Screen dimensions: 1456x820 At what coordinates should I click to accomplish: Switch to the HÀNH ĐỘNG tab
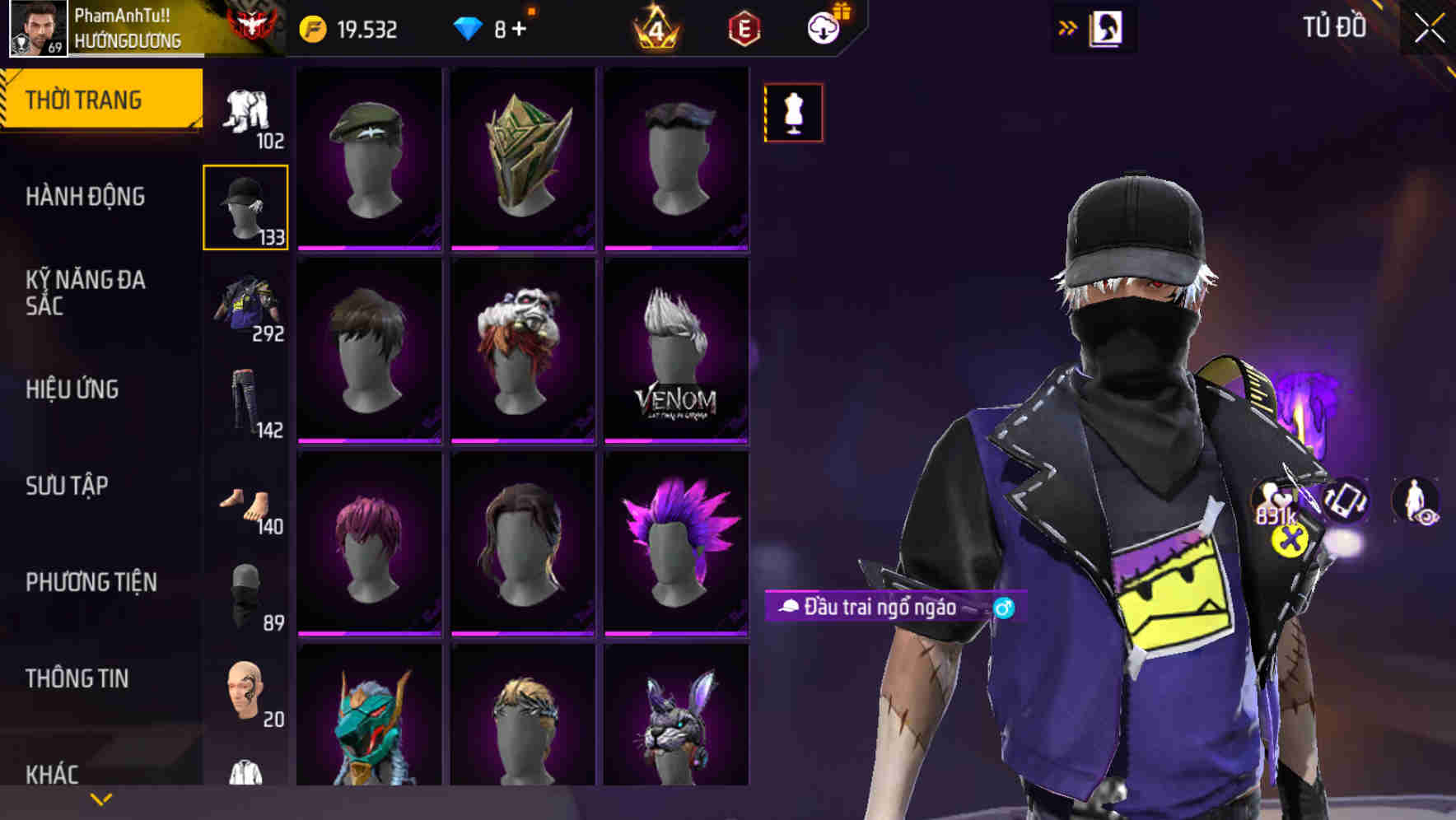coord(85,197)
